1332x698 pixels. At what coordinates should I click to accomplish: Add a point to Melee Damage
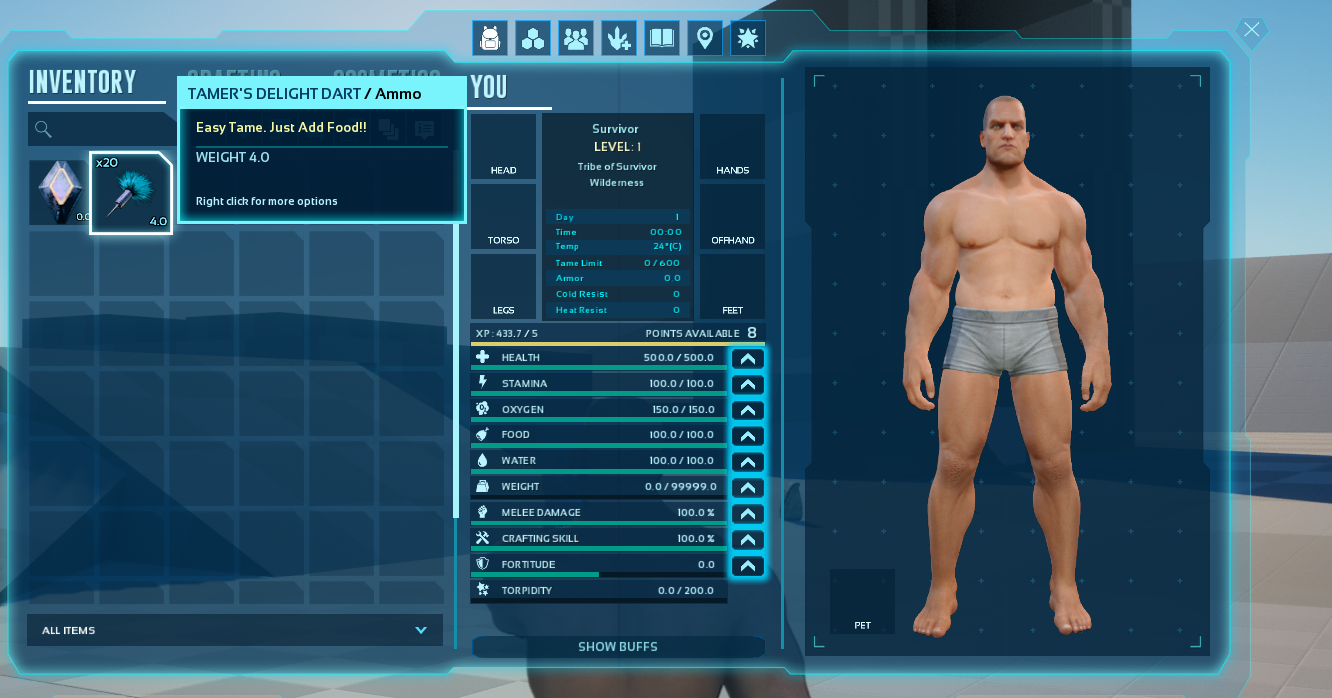(748, 514)
